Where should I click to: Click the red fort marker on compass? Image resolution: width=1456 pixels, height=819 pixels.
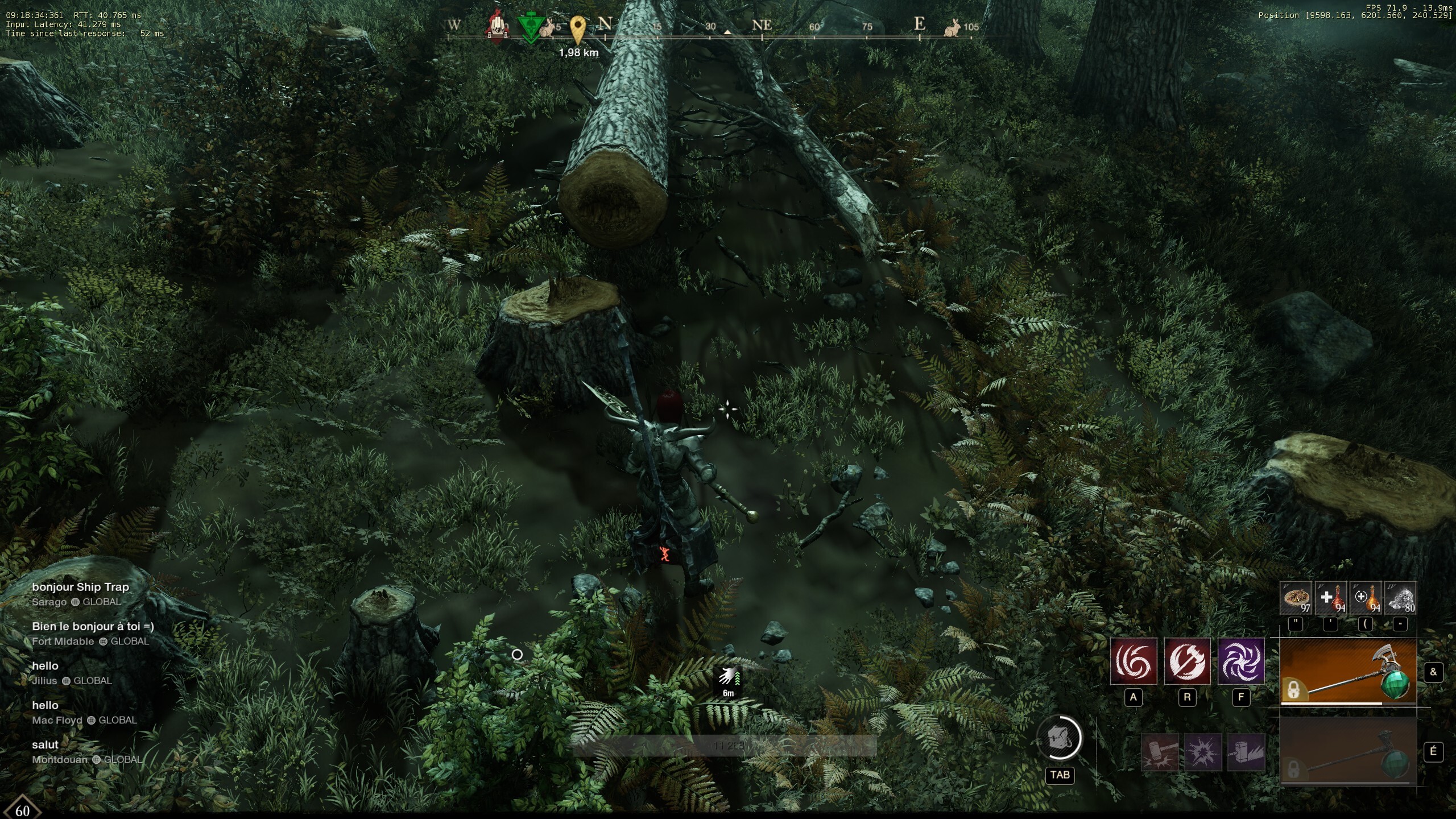click(x=498, y=26)
